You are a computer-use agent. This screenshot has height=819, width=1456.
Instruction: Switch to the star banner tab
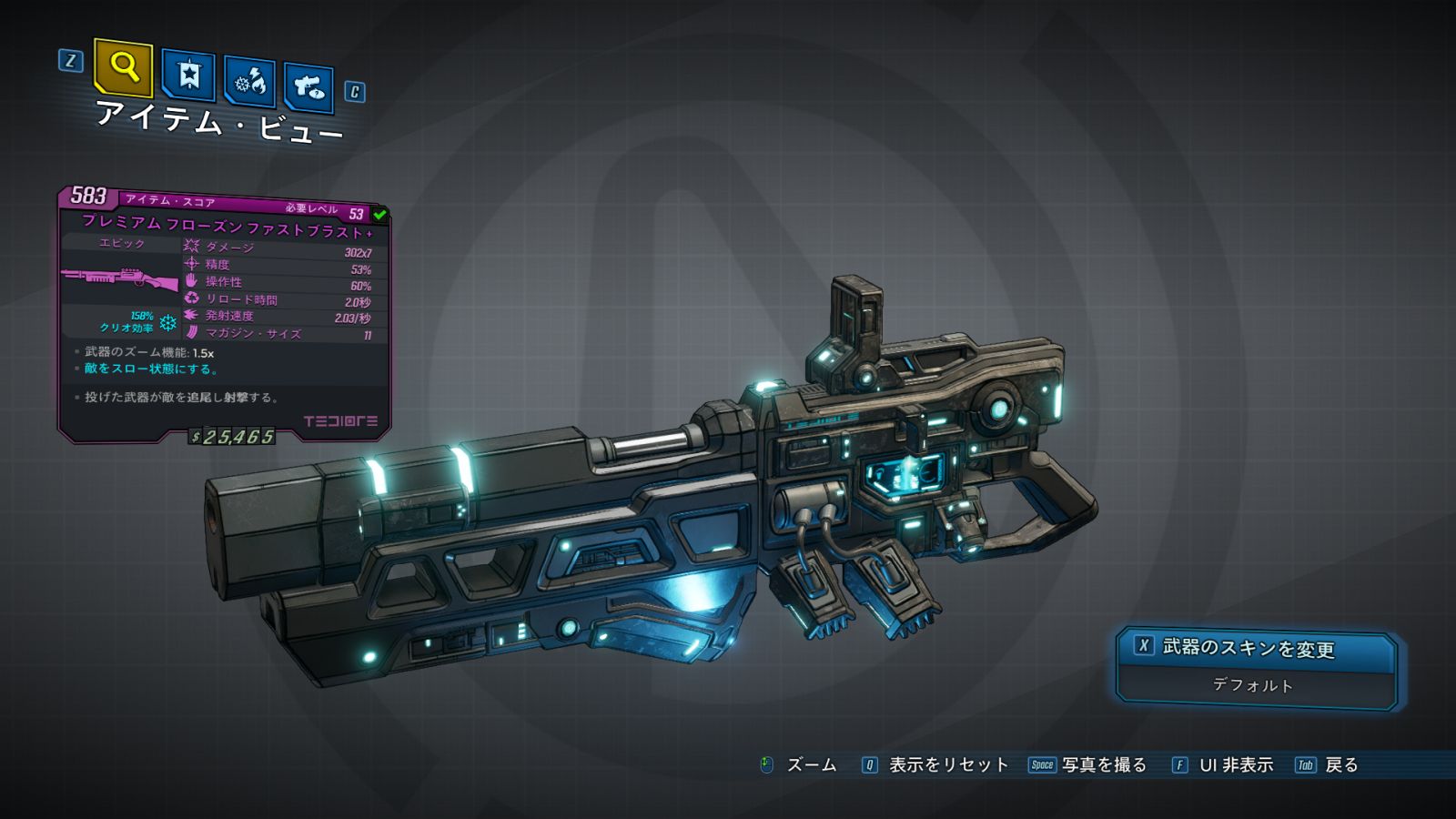[188, 75]
